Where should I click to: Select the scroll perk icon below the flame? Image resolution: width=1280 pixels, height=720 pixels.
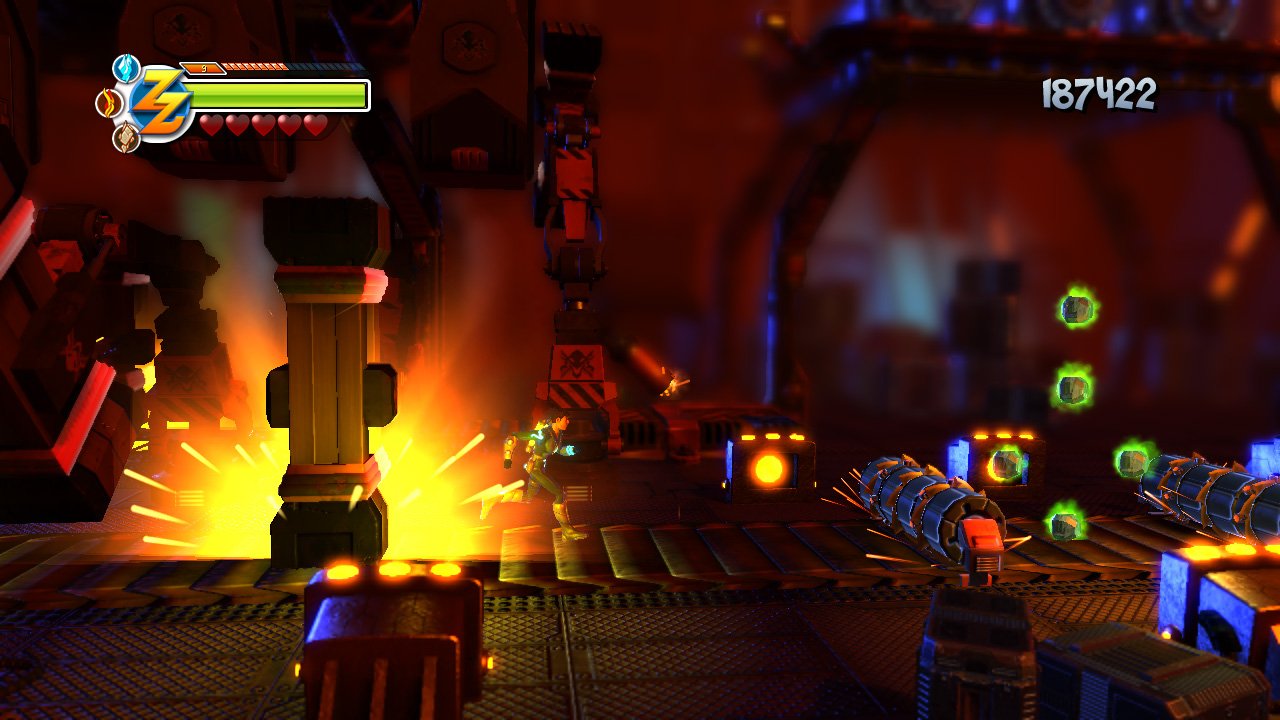pyautogui.click(x=126, y=136)
